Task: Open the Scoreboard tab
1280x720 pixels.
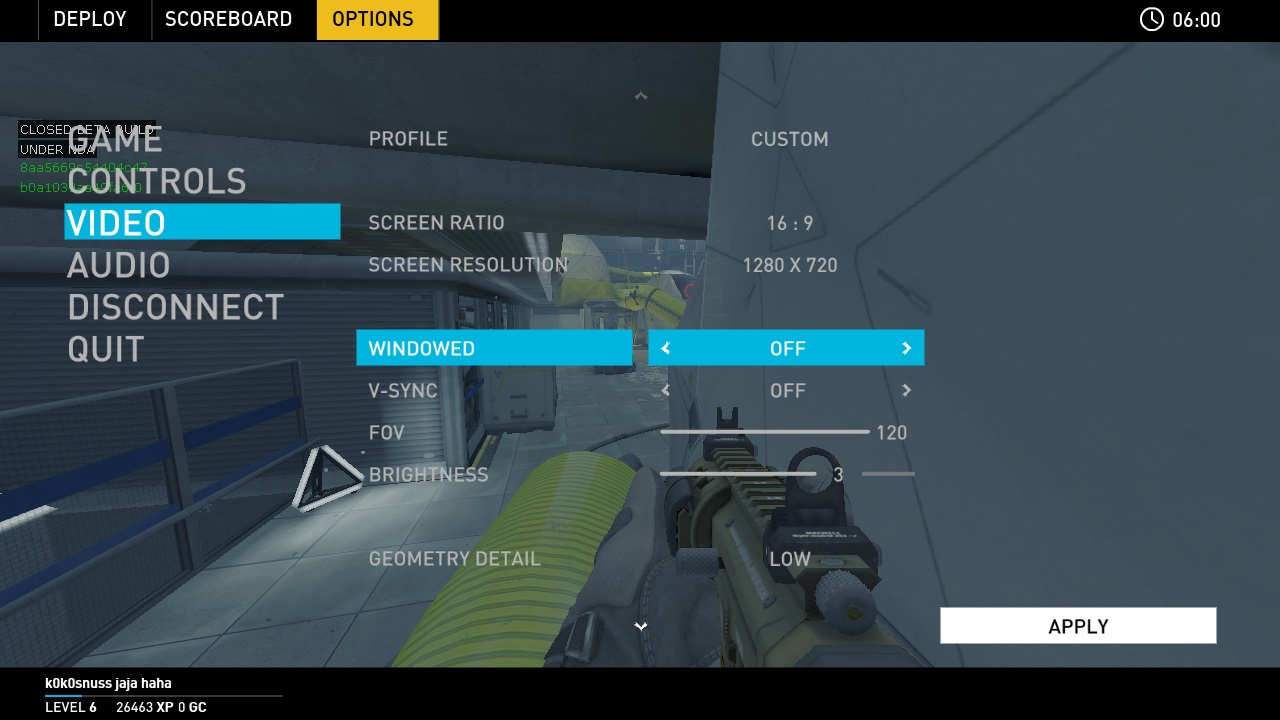Action: point(228,19)
